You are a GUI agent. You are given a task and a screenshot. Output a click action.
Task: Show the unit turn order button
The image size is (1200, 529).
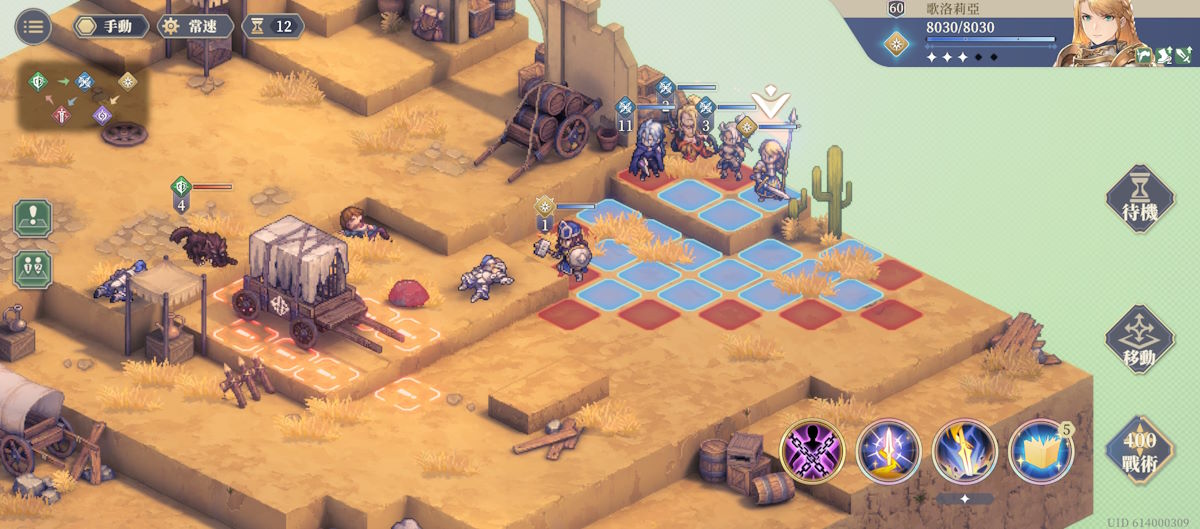pyautogui.click(x=33, y=269)
